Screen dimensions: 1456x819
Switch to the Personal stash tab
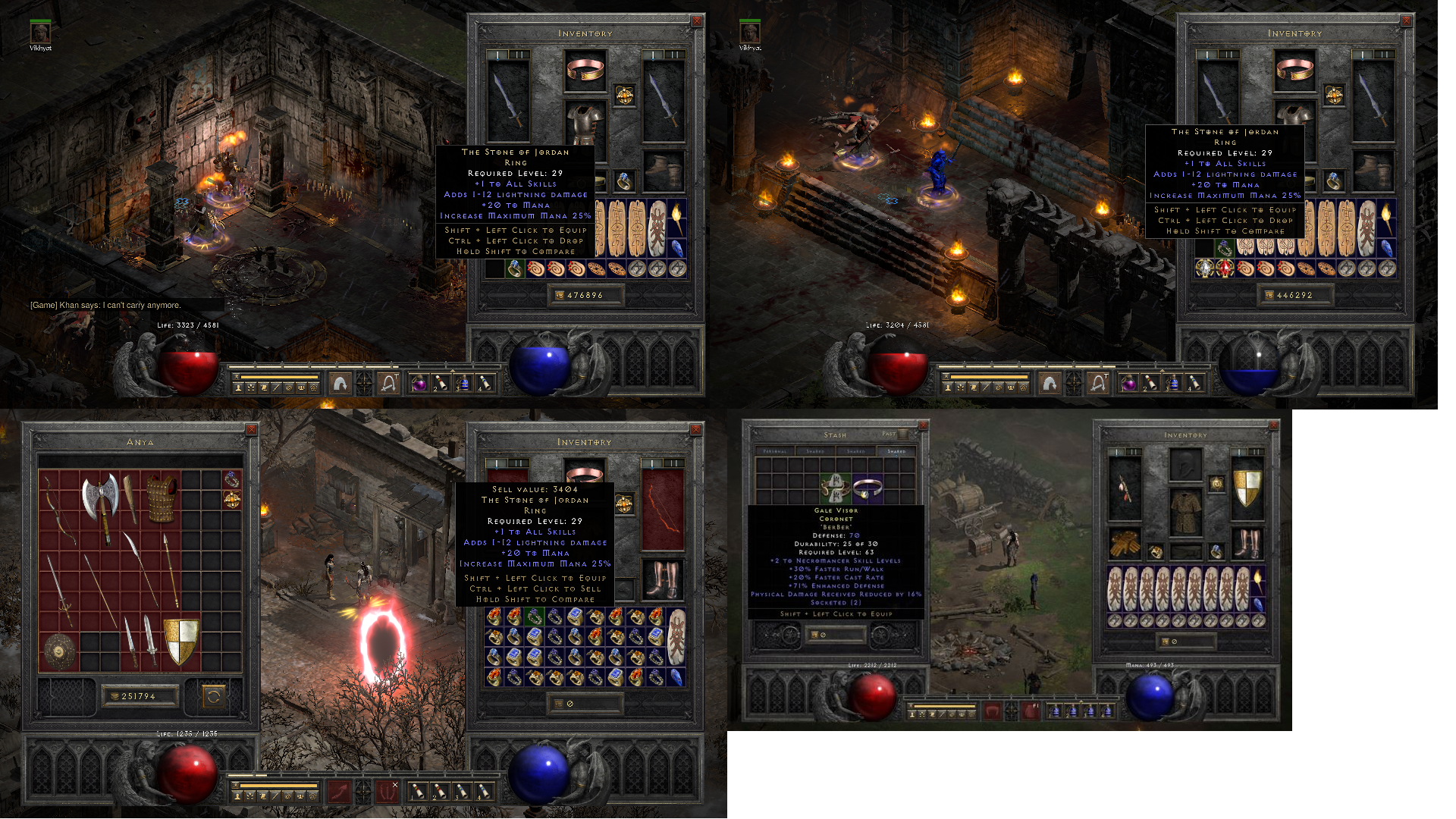[776, 450]
